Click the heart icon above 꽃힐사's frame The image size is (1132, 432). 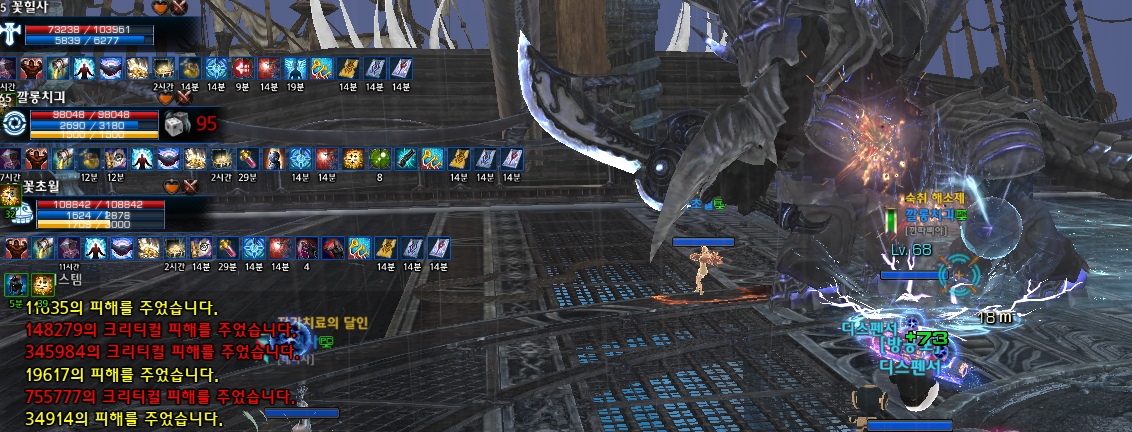coord(162,7)
